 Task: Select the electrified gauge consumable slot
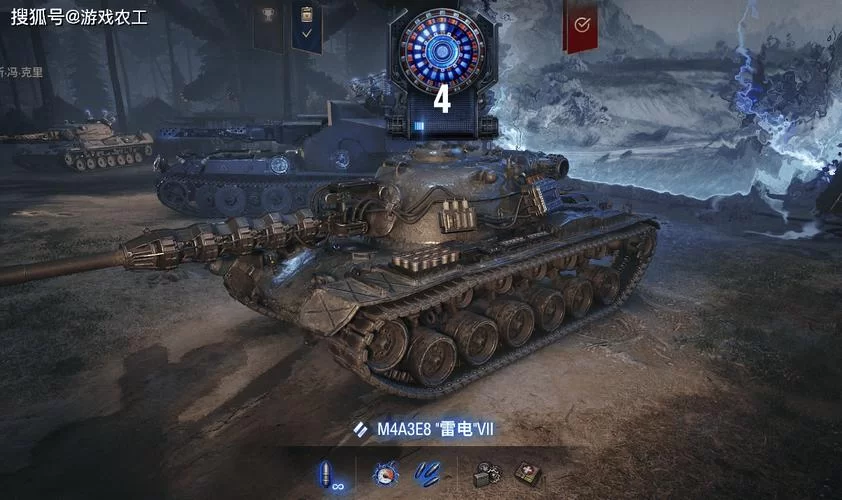[x=385, y=474]
